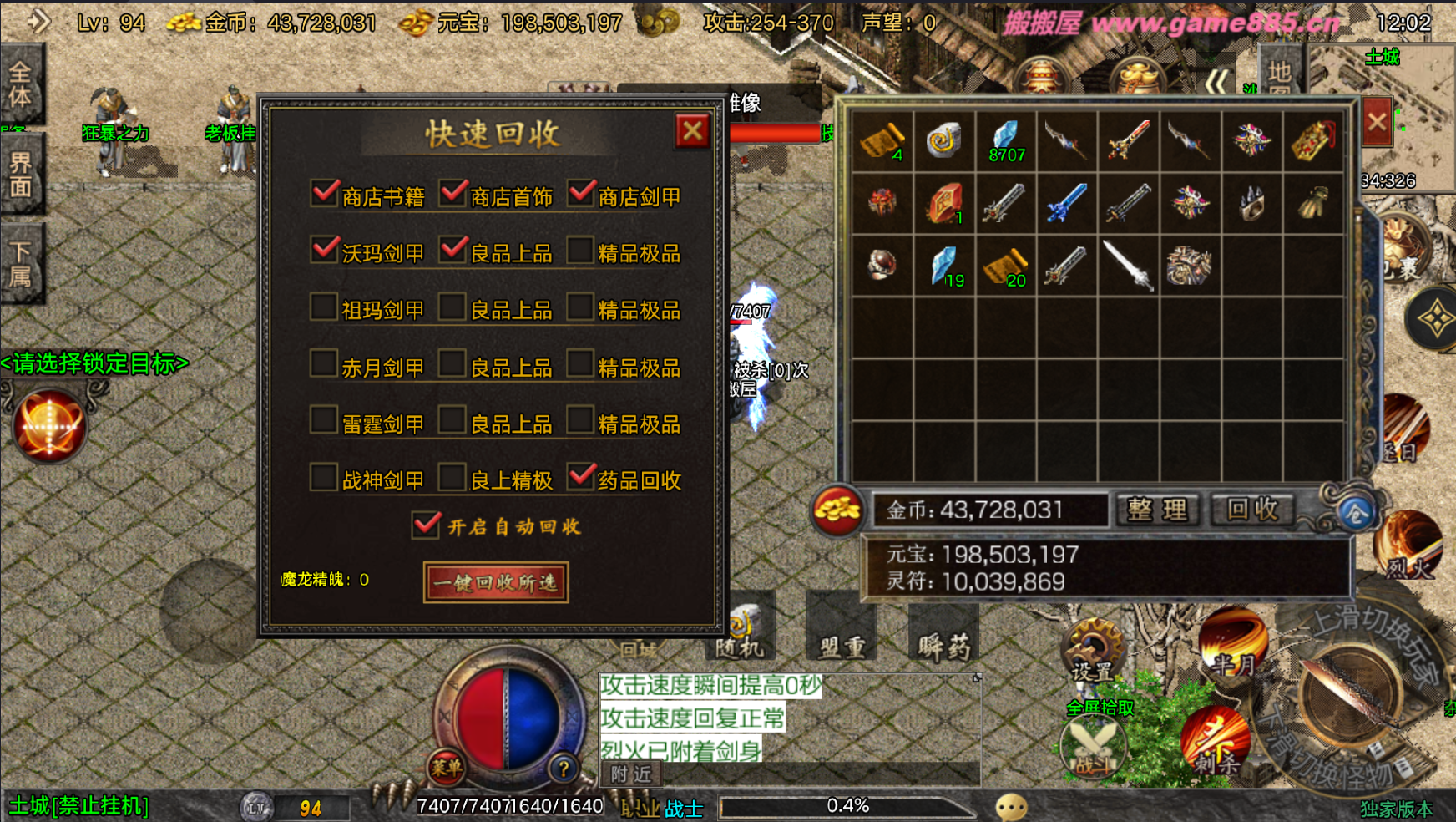Viewport: 1456px width, 822px height.
Task: Select the blue crystal stack of 8707
Action: [x=1005, y=140]
